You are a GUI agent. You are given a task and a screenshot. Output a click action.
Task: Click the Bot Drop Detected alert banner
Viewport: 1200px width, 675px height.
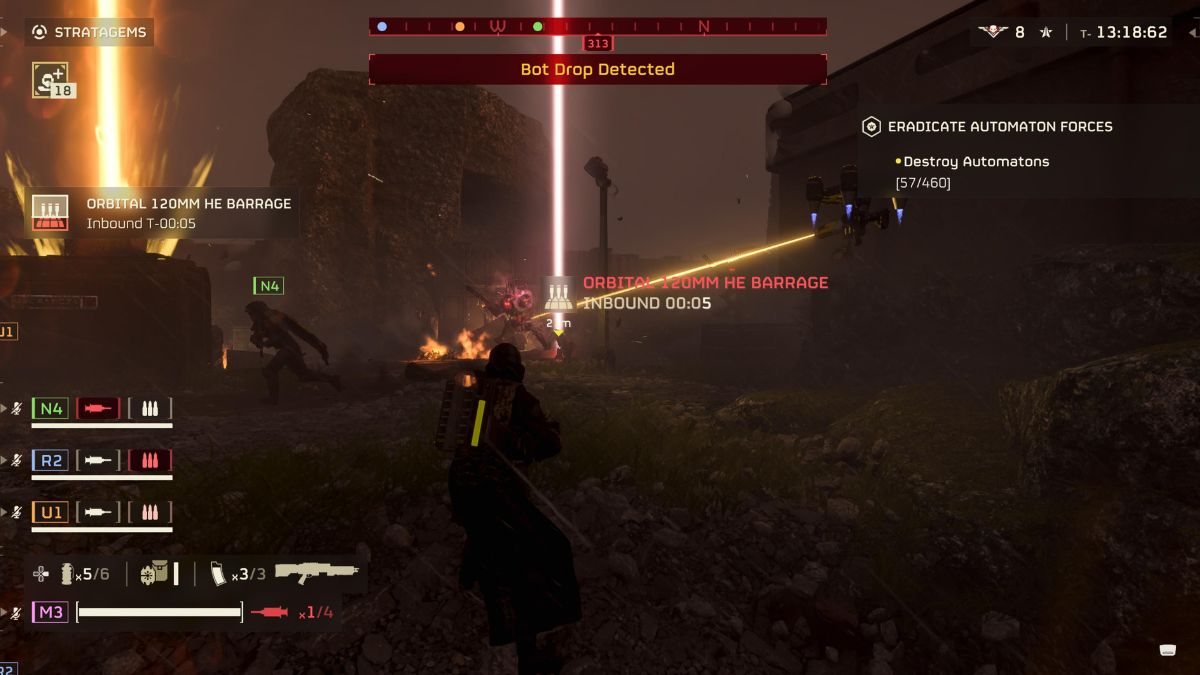point(597,69)
